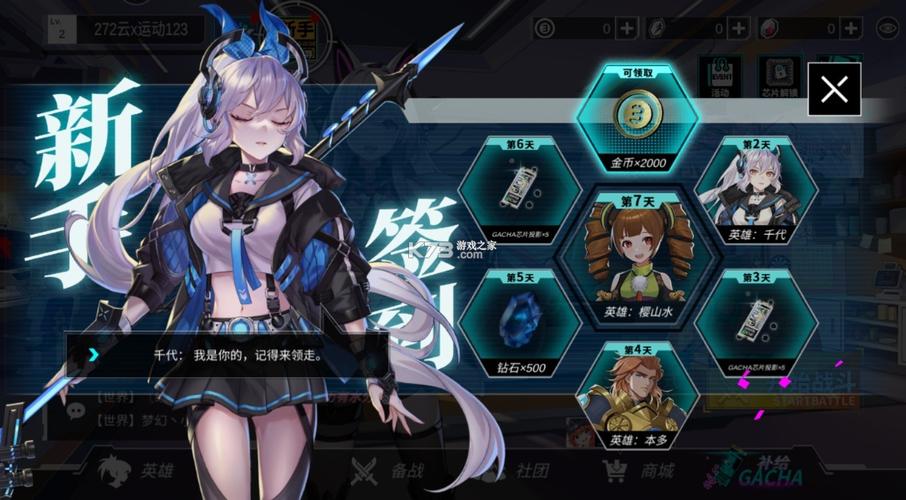Go to the 商城 shop
Screen dimensions: 906x500
[640, 470]
